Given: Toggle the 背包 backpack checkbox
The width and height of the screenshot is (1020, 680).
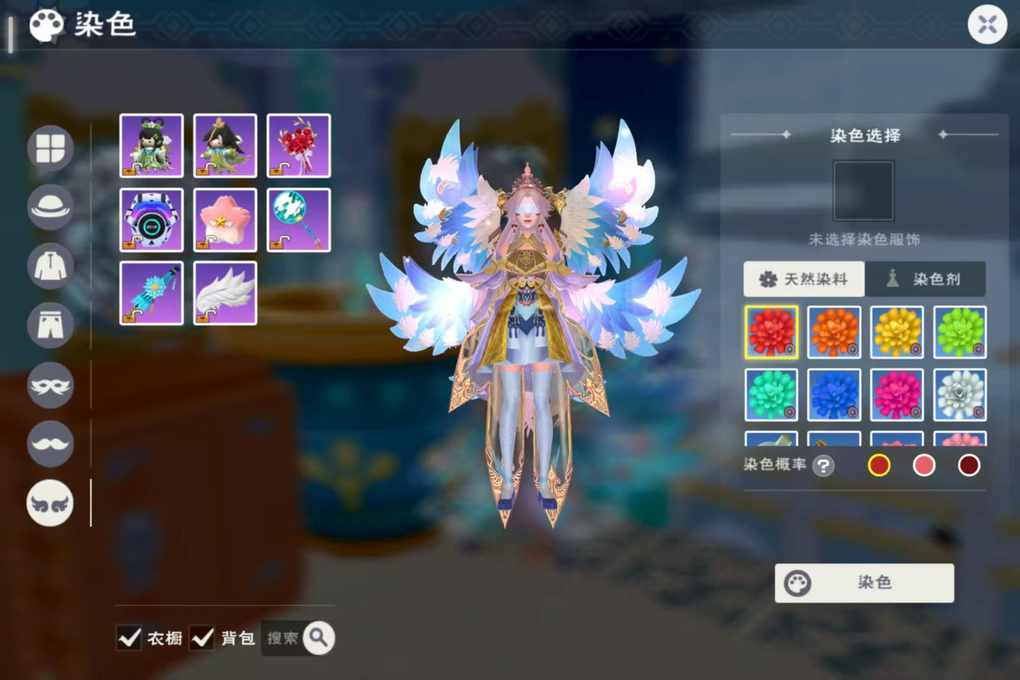Looking at the screenshot, I should [x=203, y=637].
